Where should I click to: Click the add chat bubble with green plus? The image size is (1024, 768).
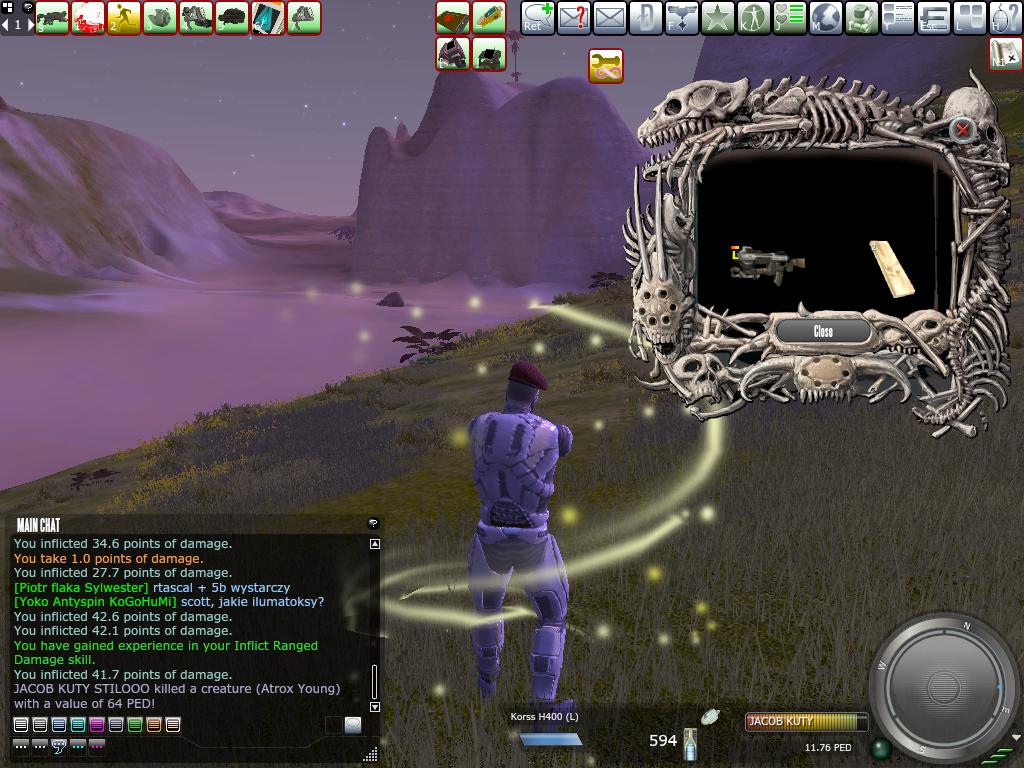(538, 17)
